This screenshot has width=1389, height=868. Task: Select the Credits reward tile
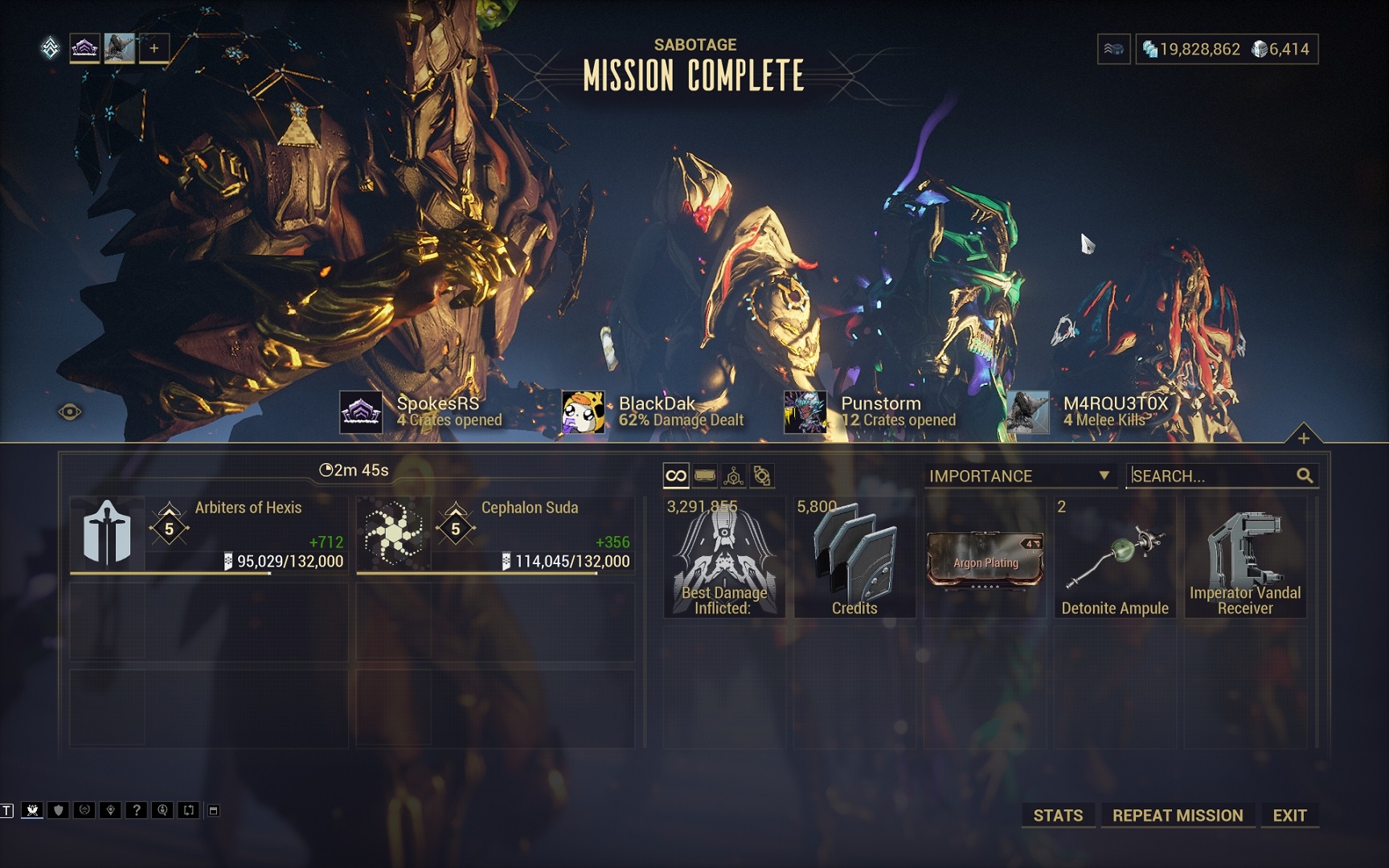(854, 558)
